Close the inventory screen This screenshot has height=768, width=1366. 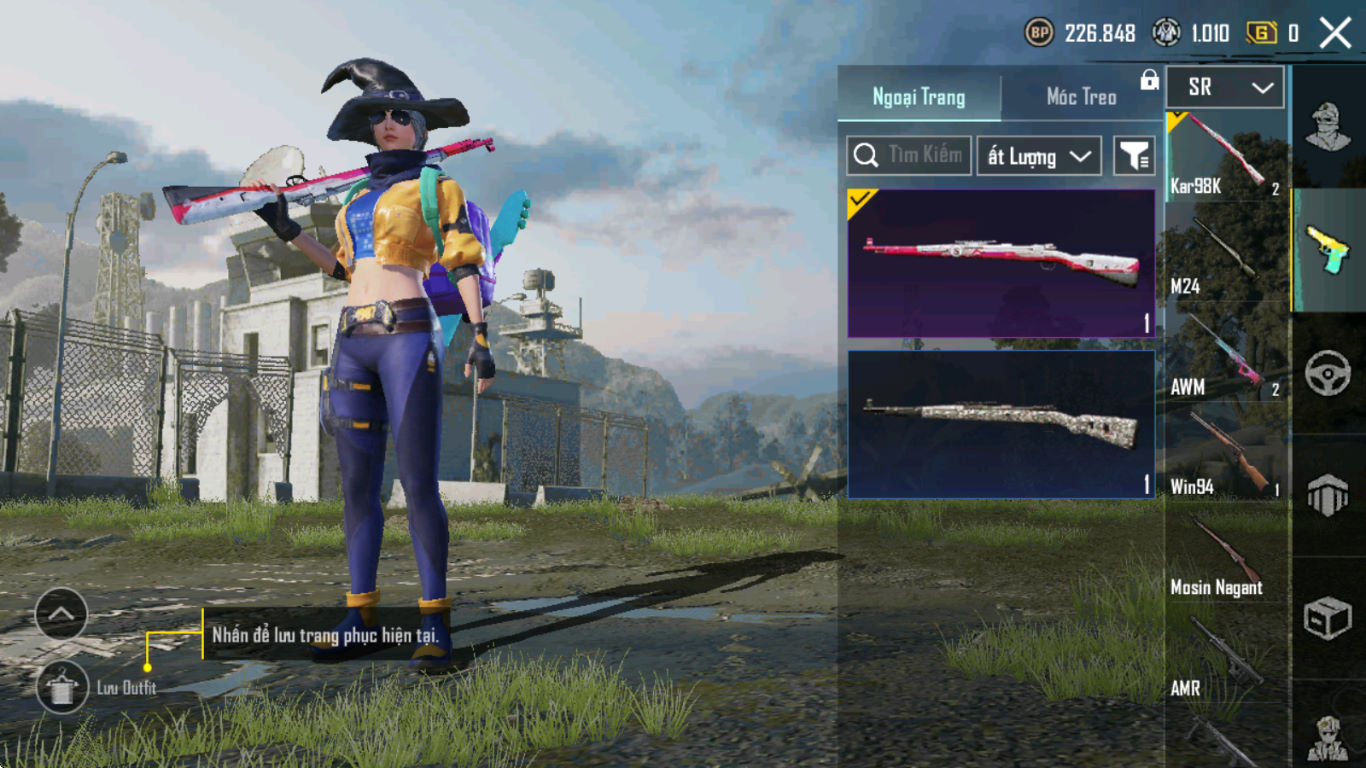1335,33
